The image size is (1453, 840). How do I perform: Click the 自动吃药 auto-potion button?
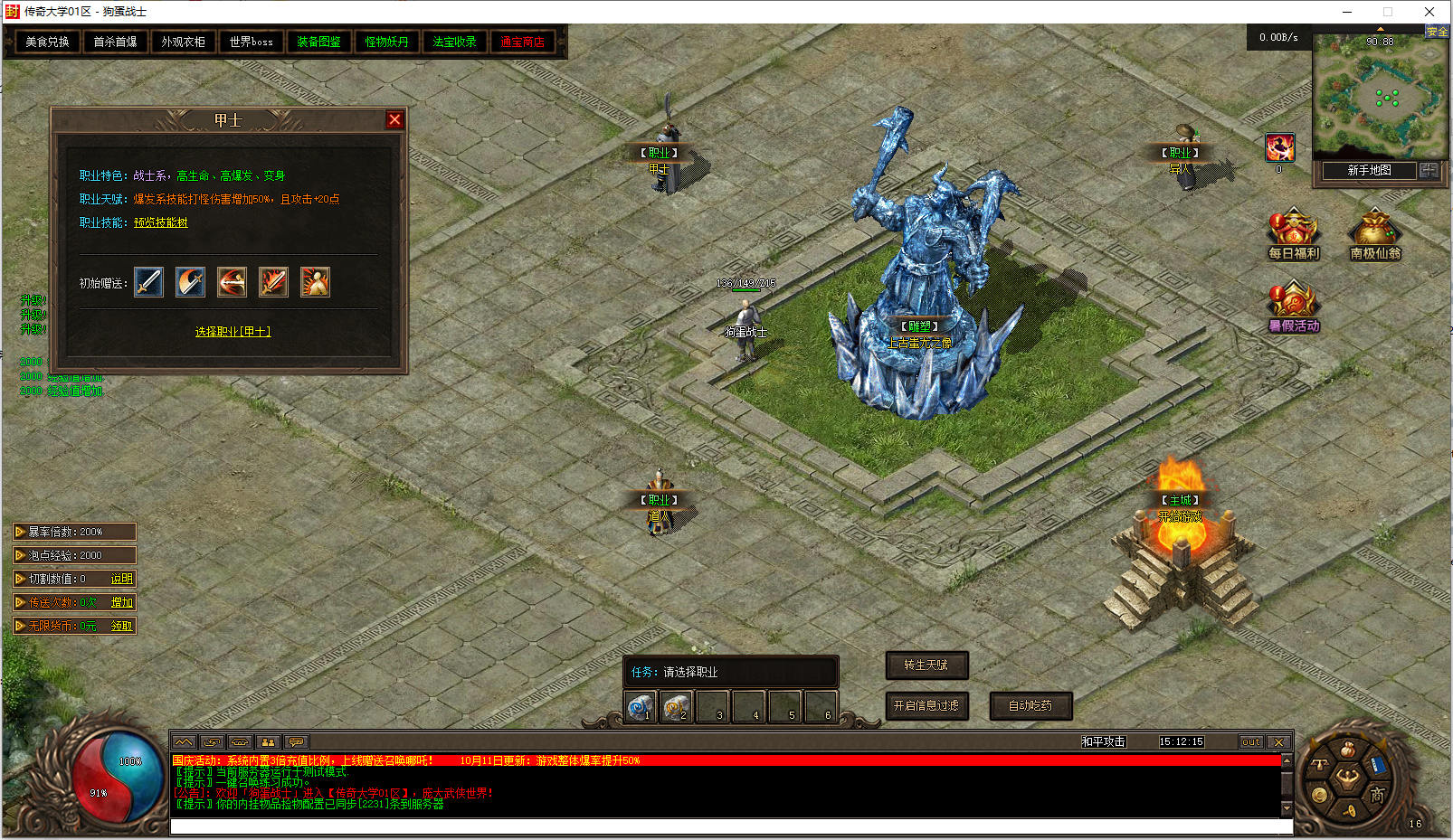pyautogui.click(x=1030, y=705)
